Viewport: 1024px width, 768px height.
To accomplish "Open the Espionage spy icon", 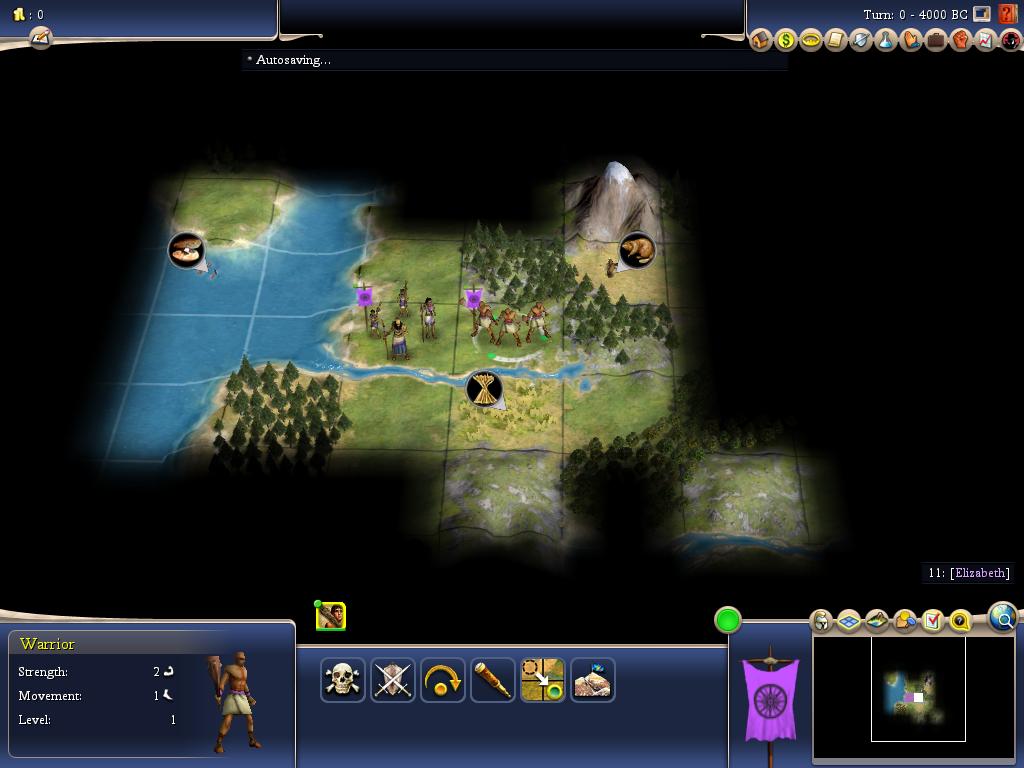I will 1010,40.
